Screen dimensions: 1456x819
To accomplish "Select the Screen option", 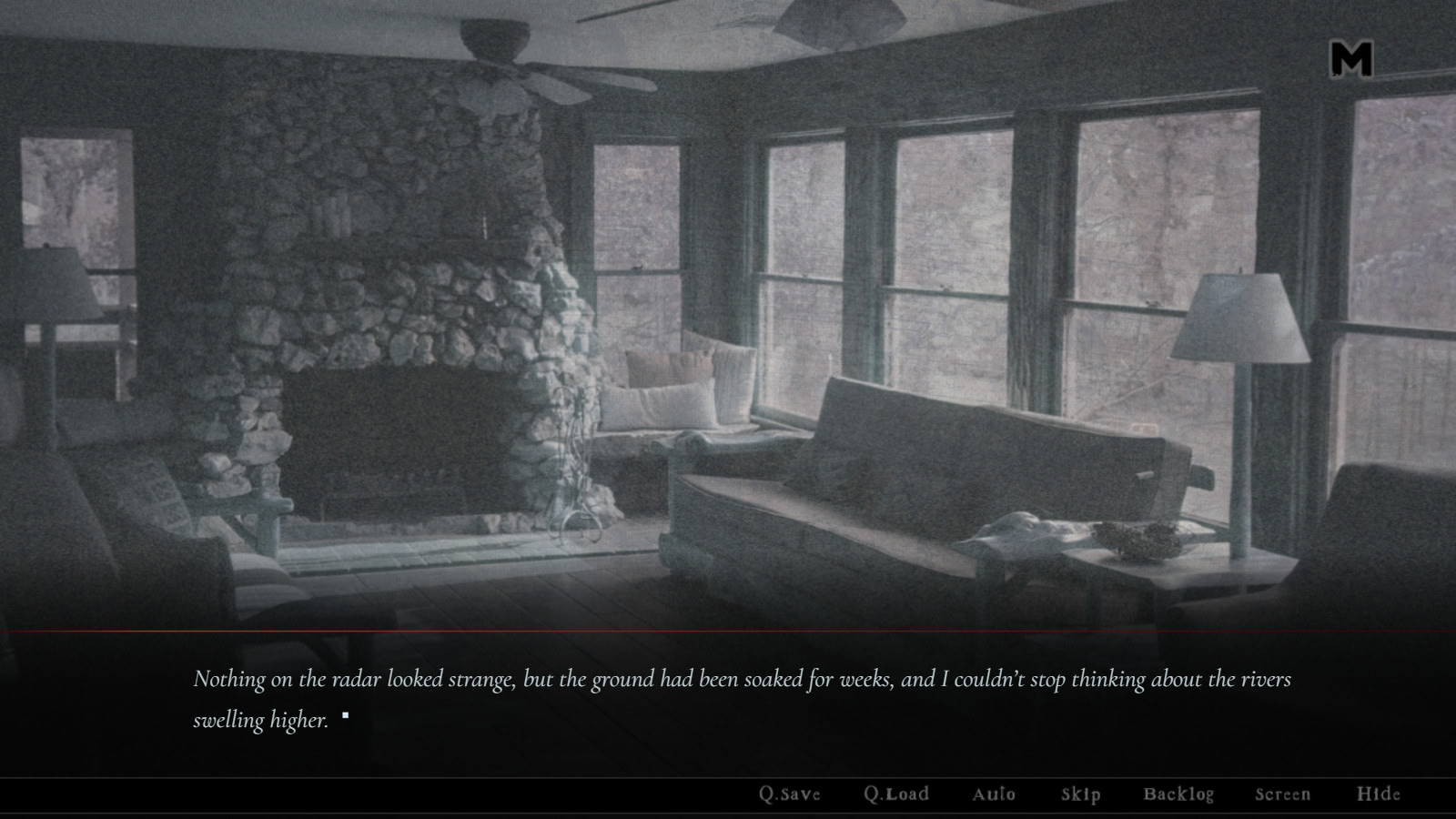I will (x=1283, y=794).
